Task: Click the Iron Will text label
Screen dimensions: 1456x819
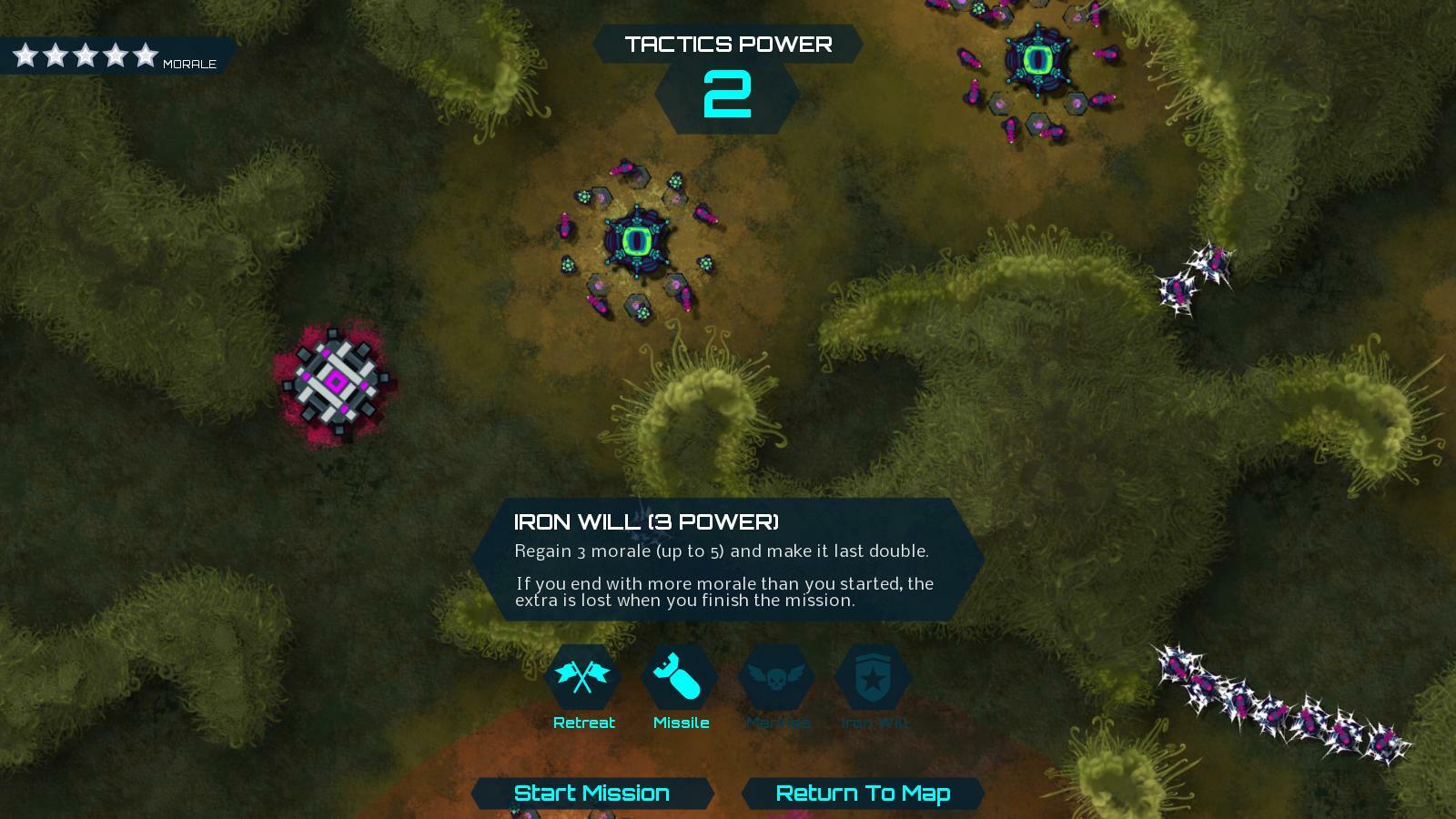Action: [875, 723]
